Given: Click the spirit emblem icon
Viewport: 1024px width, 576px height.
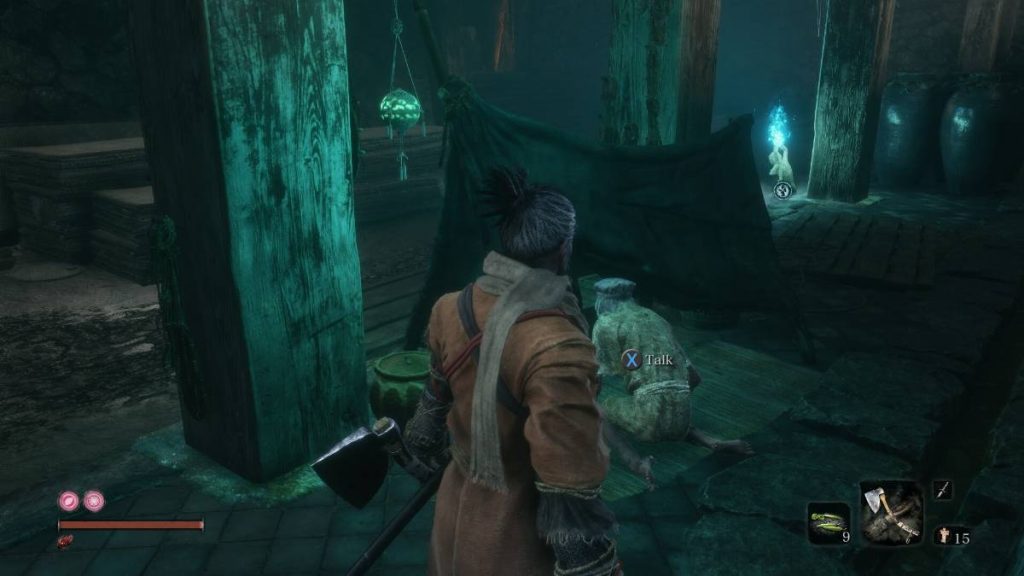Looking at the screenshot, I should click(x=944, y=537).
